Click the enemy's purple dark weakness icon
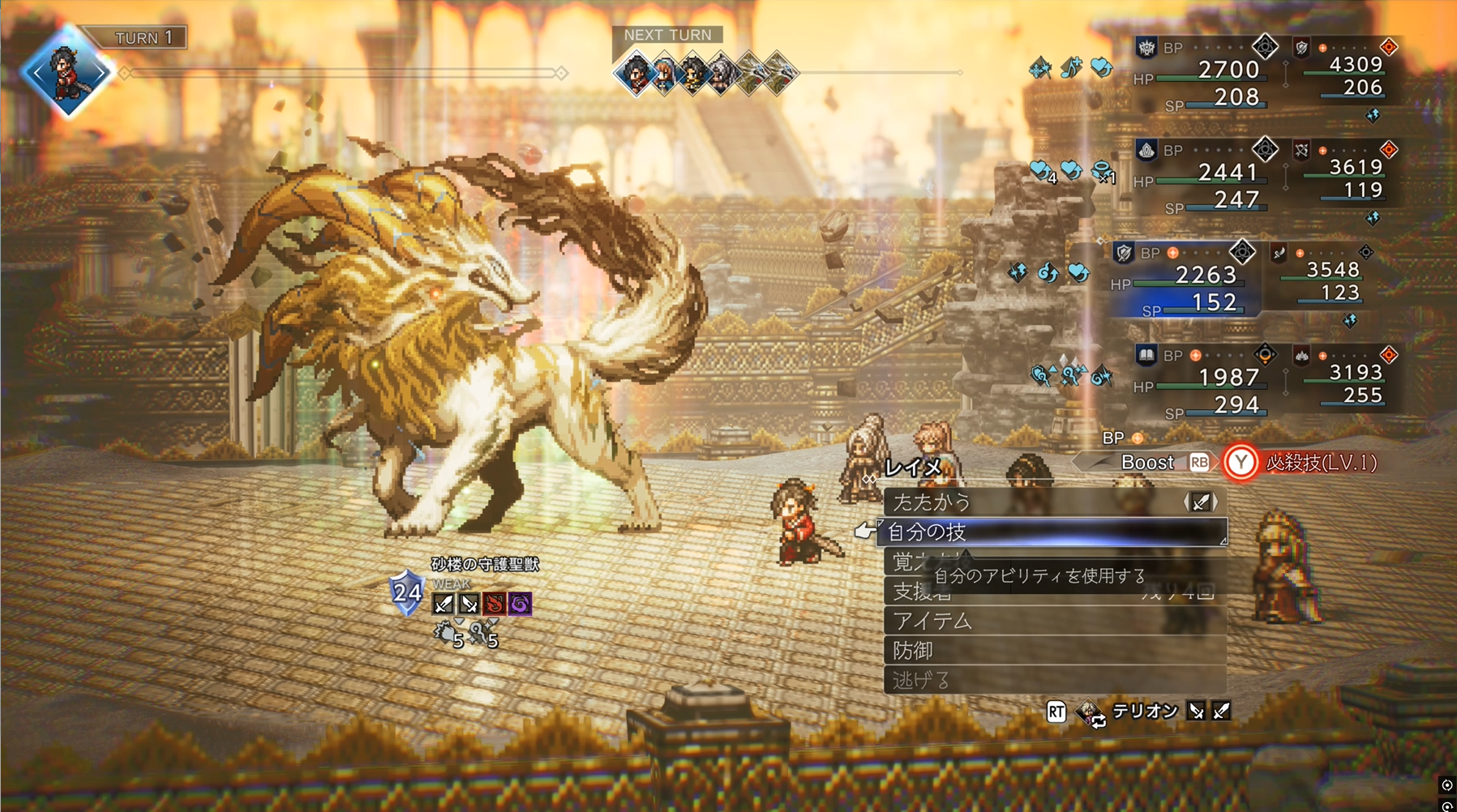This screenshot has width=1457, height=812. click(x=519, y=604)
